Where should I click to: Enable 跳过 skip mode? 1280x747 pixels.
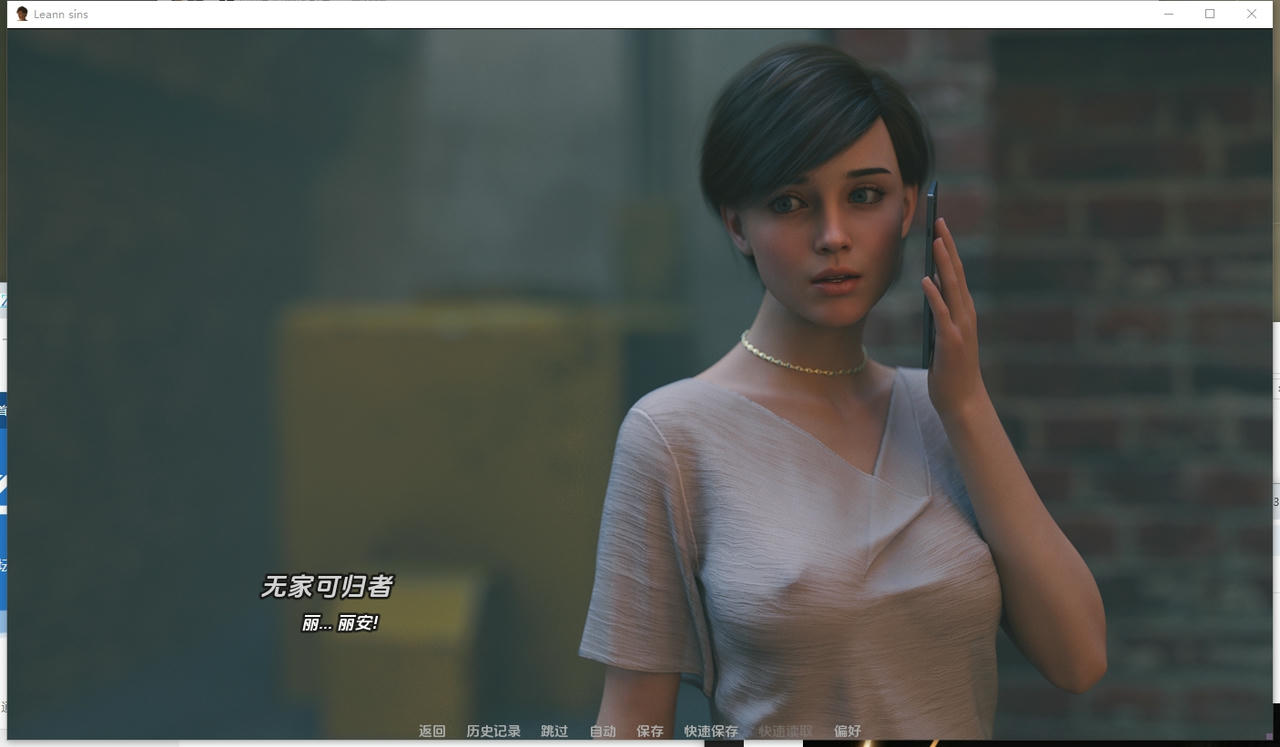tap(553, 731)
